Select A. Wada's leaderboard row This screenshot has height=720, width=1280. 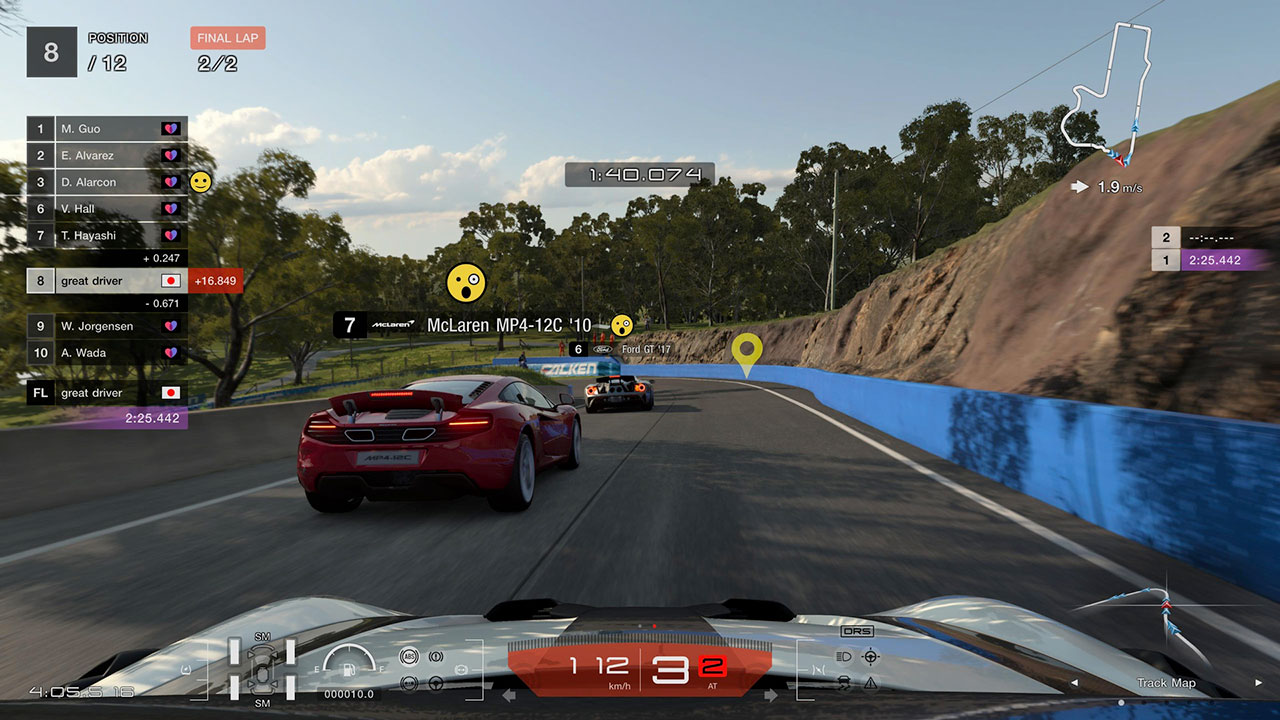[107, 353]
